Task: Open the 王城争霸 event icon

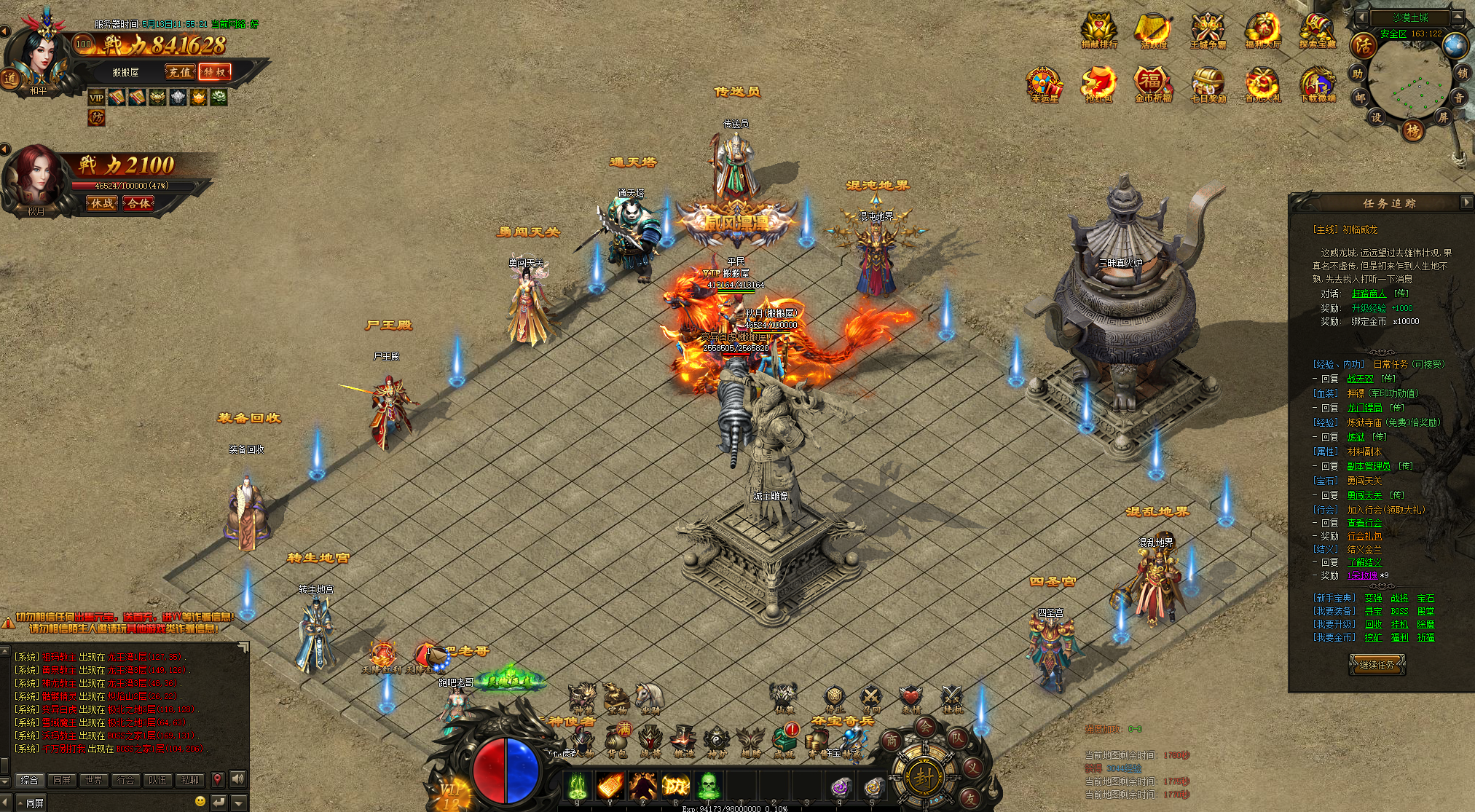Action: 1208,31
